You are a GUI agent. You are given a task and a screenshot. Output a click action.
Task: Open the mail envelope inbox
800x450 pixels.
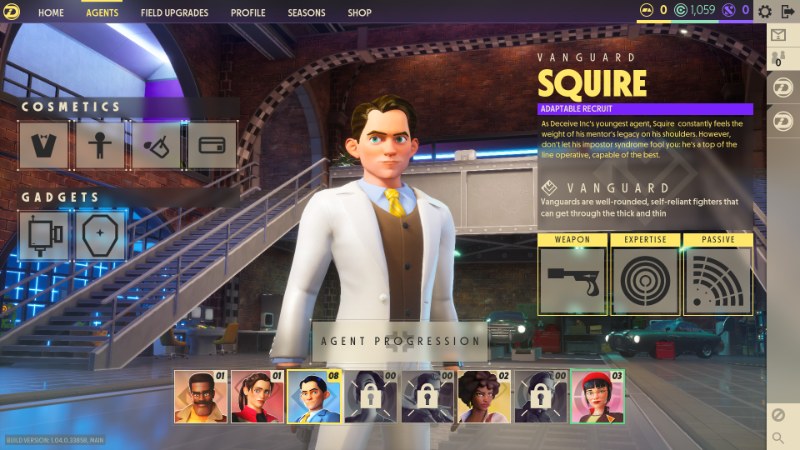[x=780, y=35]
